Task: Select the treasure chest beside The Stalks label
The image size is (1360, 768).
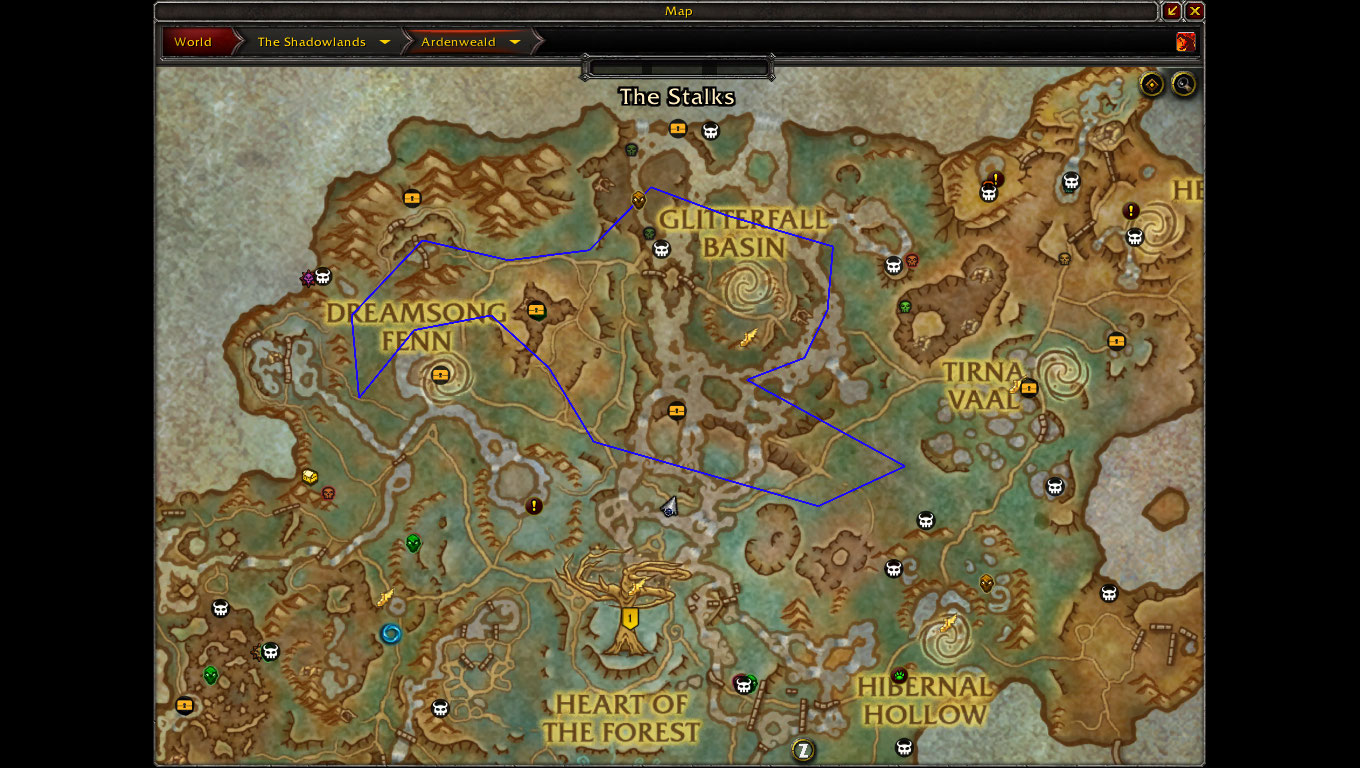Action: pyautogui.click(x=678, y=128)
